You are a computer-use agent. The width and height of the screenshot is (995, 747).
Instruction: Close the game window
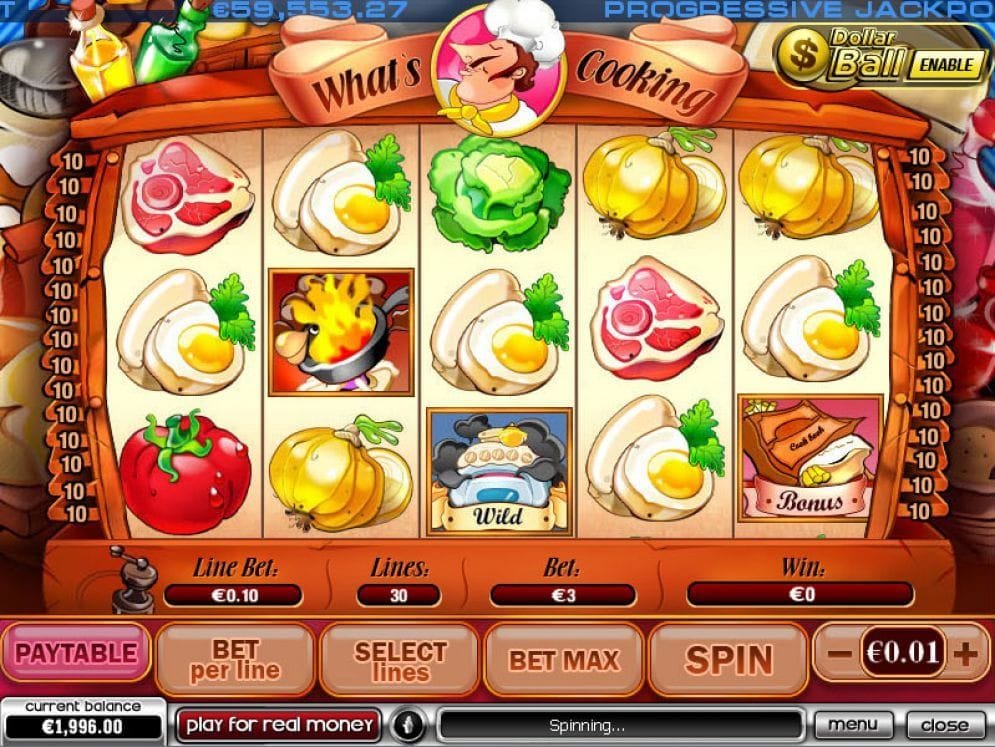[x=944, y=724]
